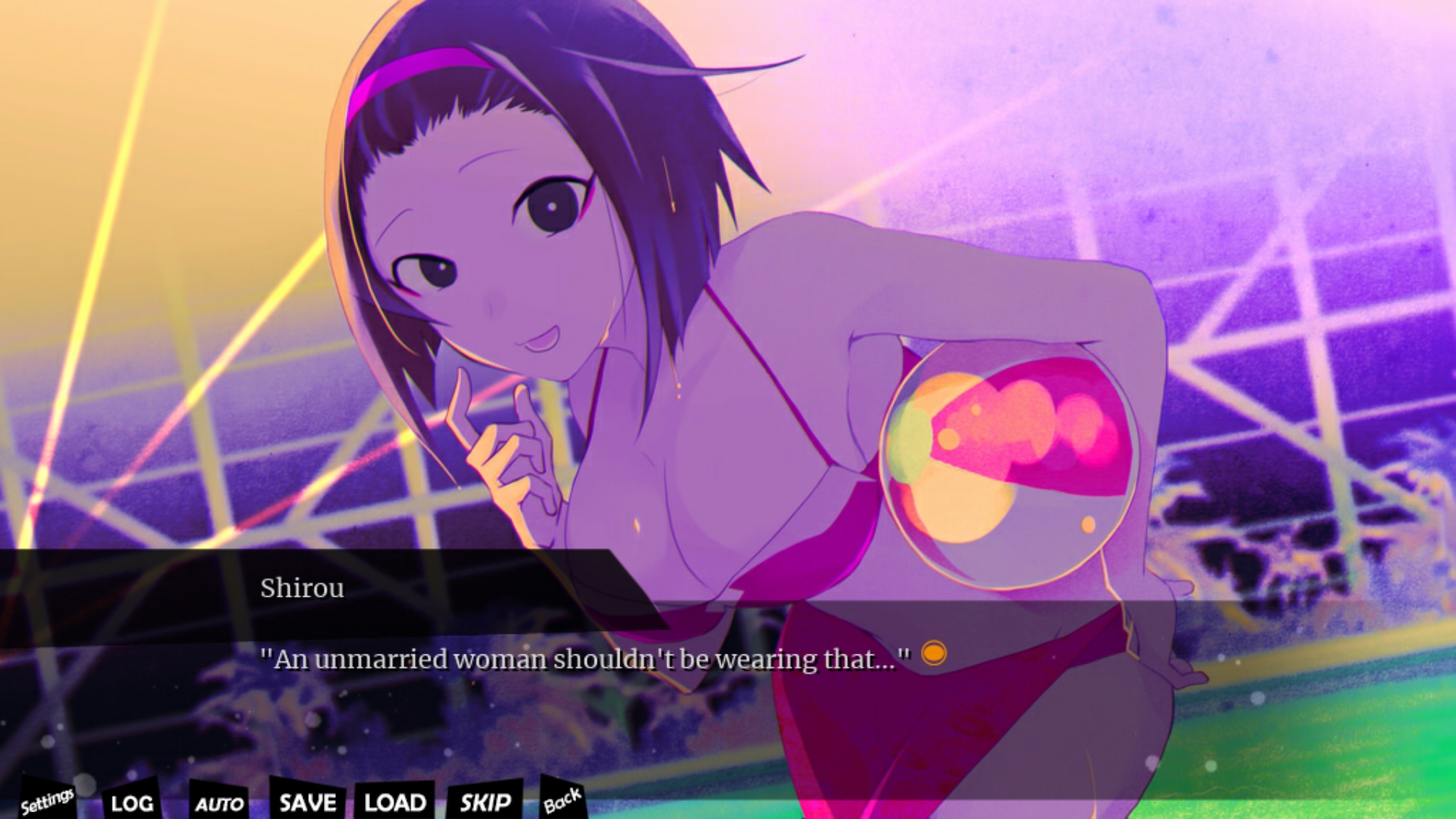Toggle AUTO text advance
Screen dimensions: 1456x819
tap(219, 803)
